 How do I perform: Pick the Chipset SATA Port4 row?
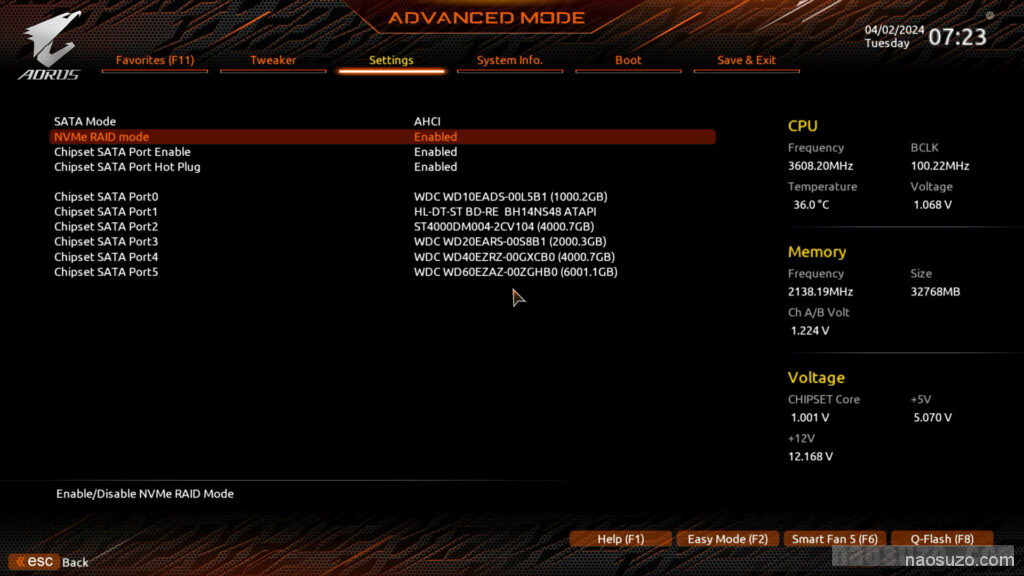(x=106, y=257)
